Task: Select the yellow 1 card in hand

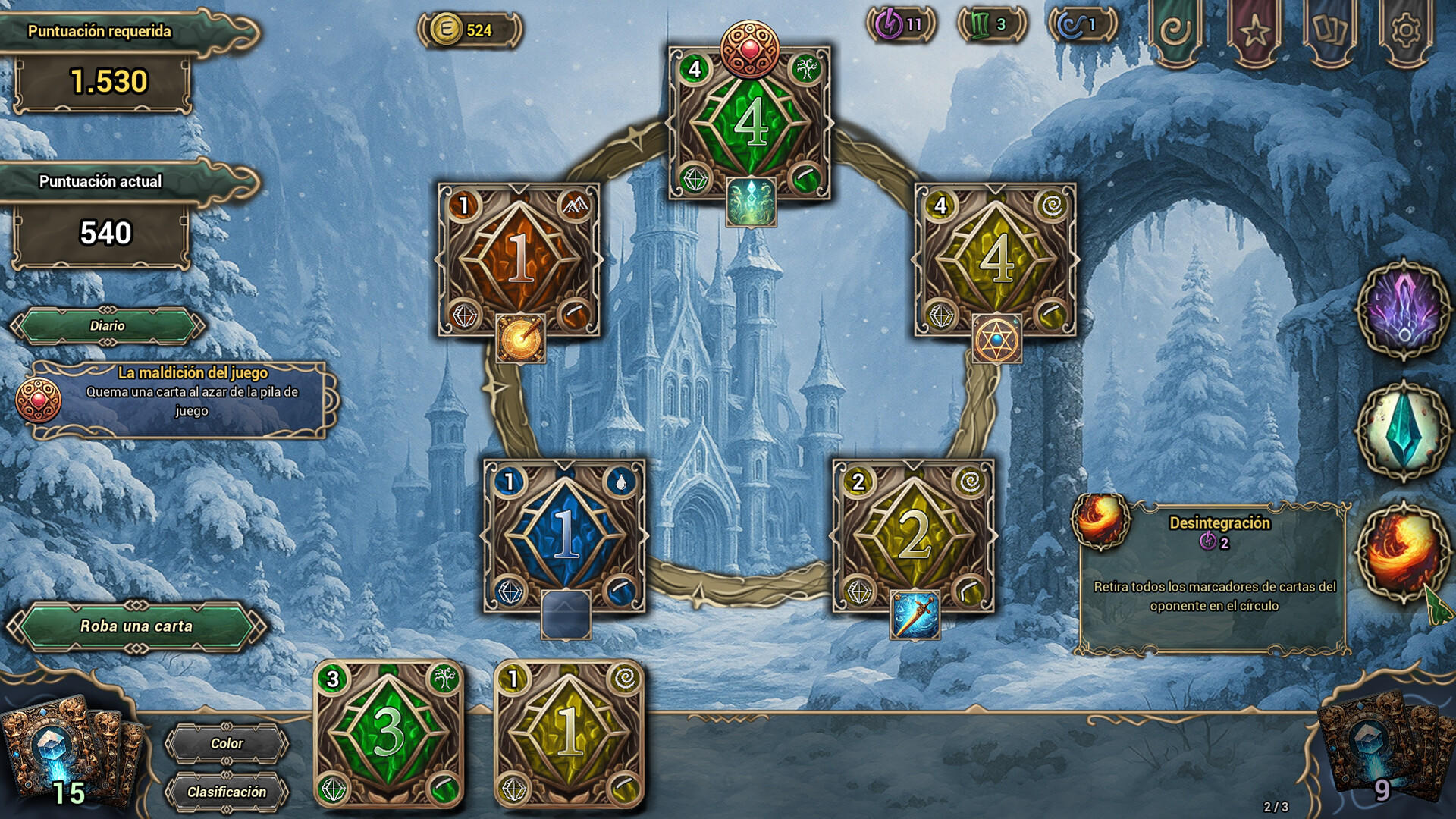Action: (x=569, y=733)
